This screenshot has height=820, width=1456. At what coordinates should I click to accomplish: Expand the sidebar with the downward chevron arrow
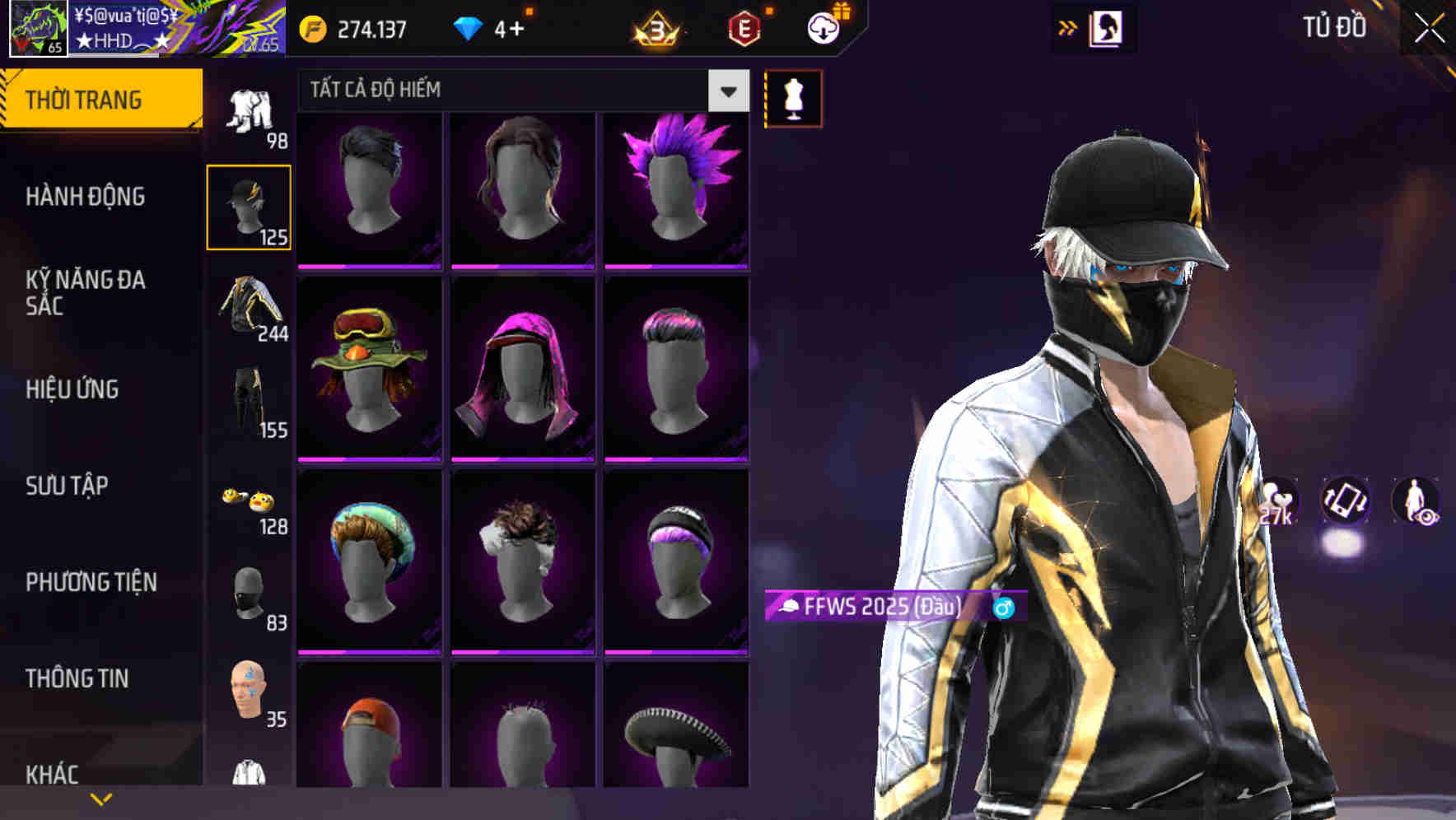point(100,798)
